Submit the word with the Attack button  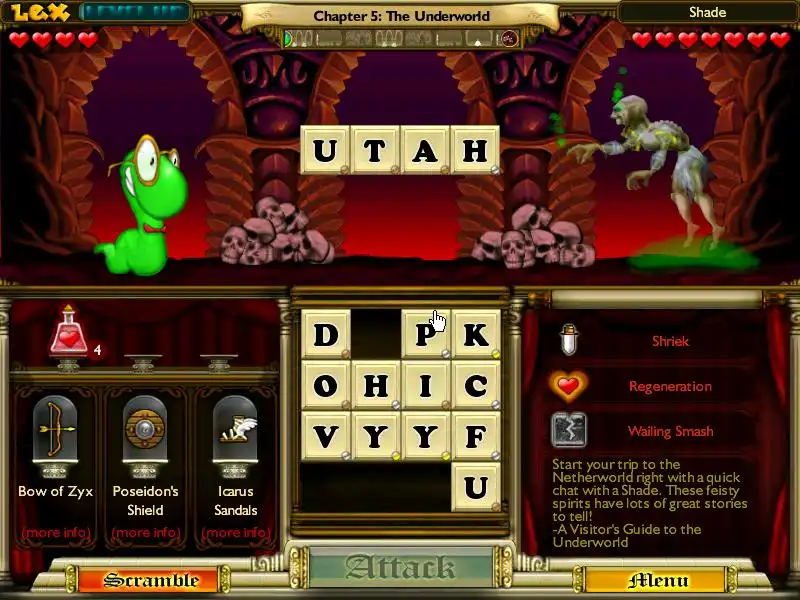tap(400, 568)
